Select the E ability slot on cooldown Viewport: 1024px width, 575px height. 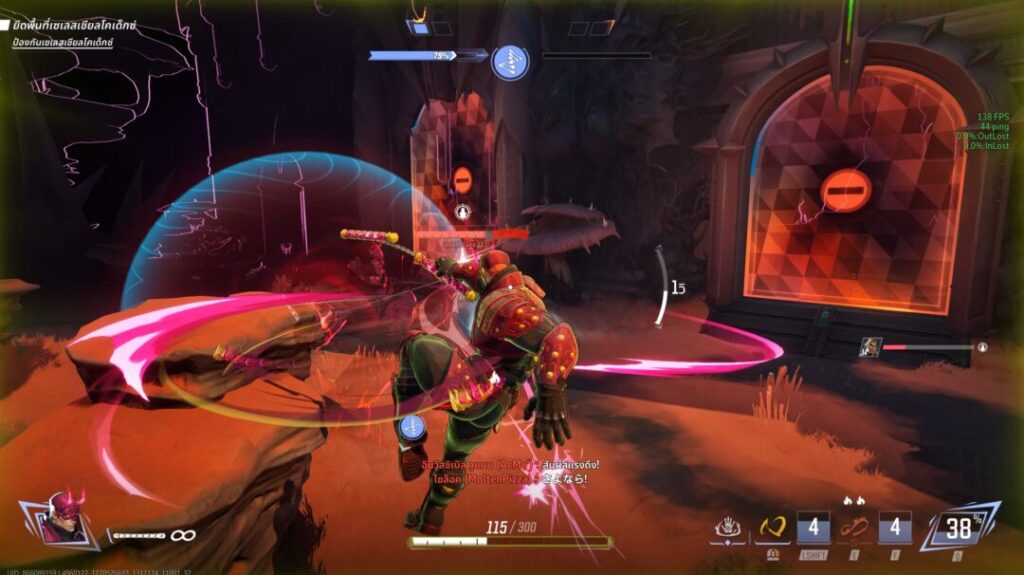(x=894, y=528)
